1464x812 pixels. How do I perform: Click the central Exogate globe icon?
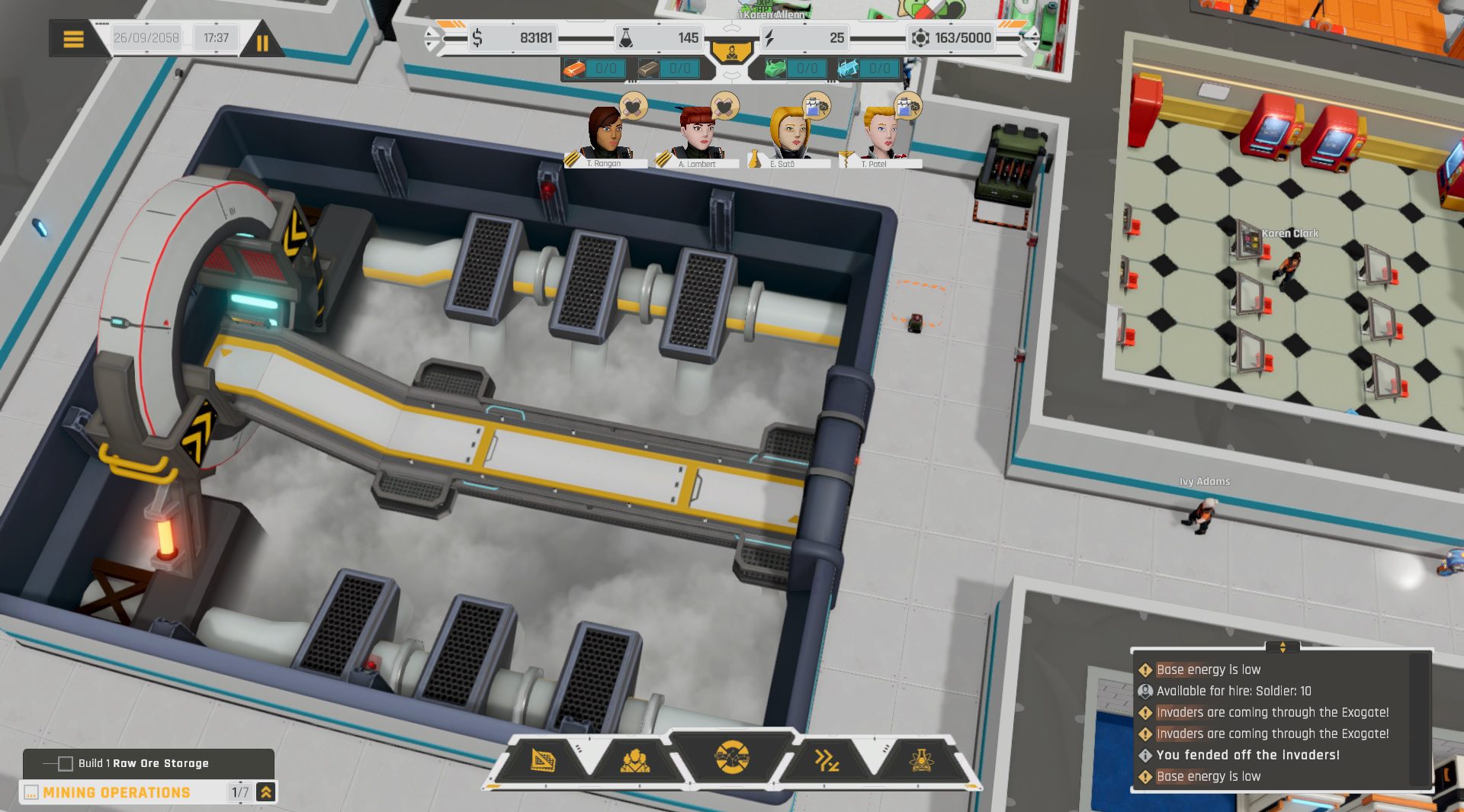[x=730, y=759]
